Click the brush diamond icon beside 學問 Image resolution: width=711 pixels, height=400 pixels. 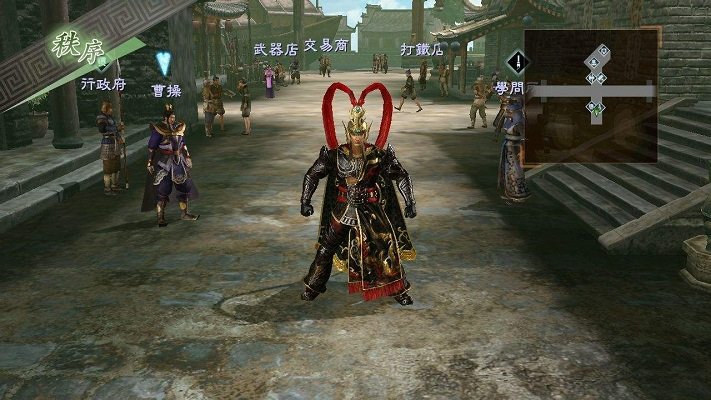click(517, 63)
